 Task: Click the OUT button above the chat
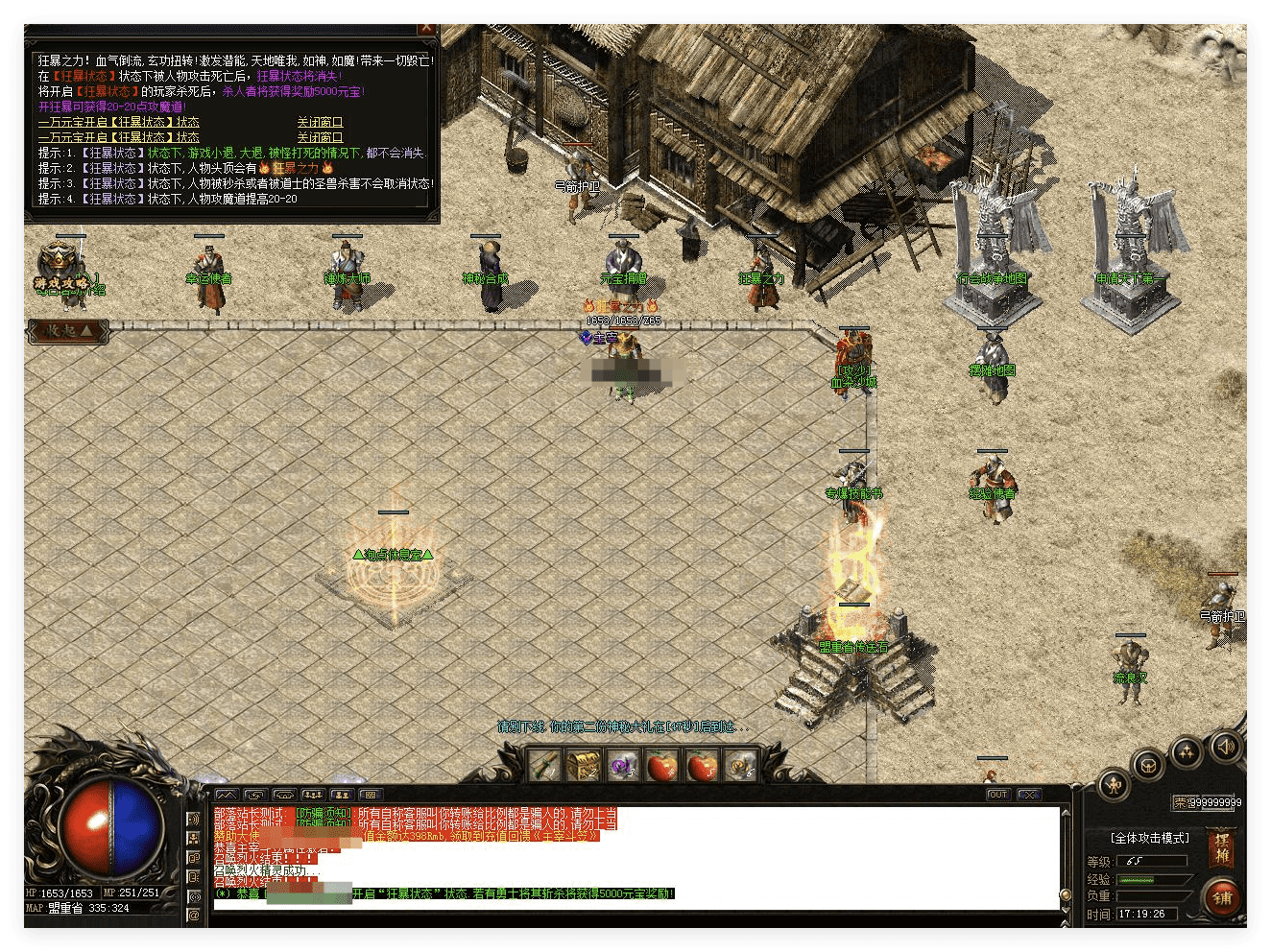point(998,795)
